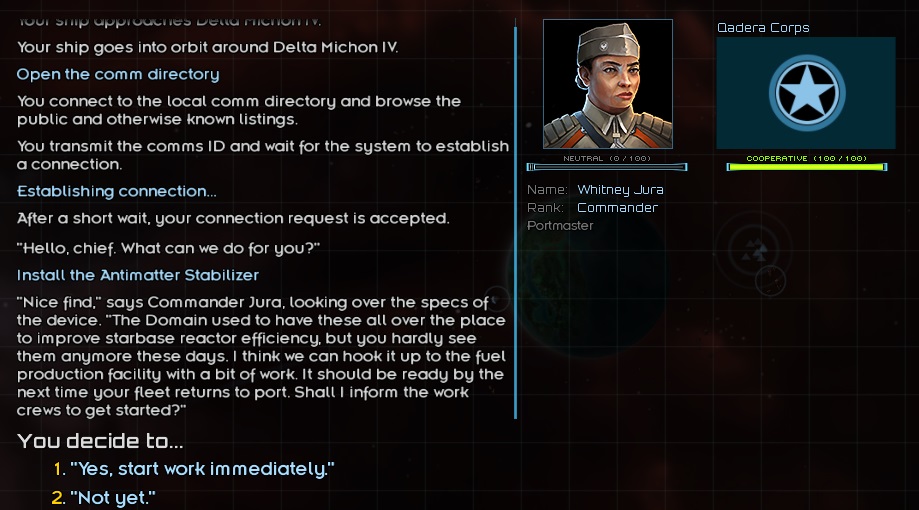This screenshot has width=919, height=510.
Task: Click Commander Whitney Jura's portrait
Action: [x=608, y=85]
